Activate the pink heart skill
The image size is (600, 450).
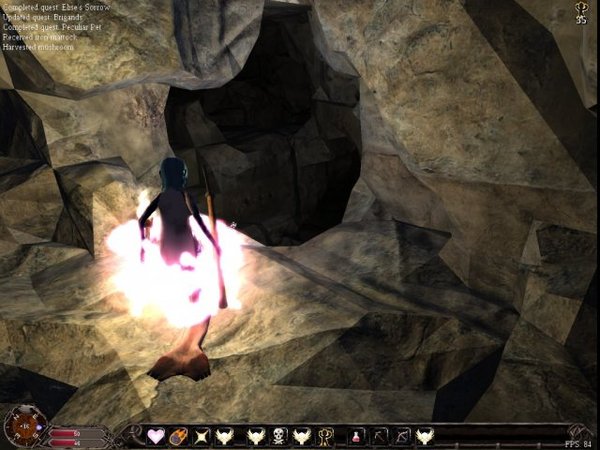coord(156,436)
